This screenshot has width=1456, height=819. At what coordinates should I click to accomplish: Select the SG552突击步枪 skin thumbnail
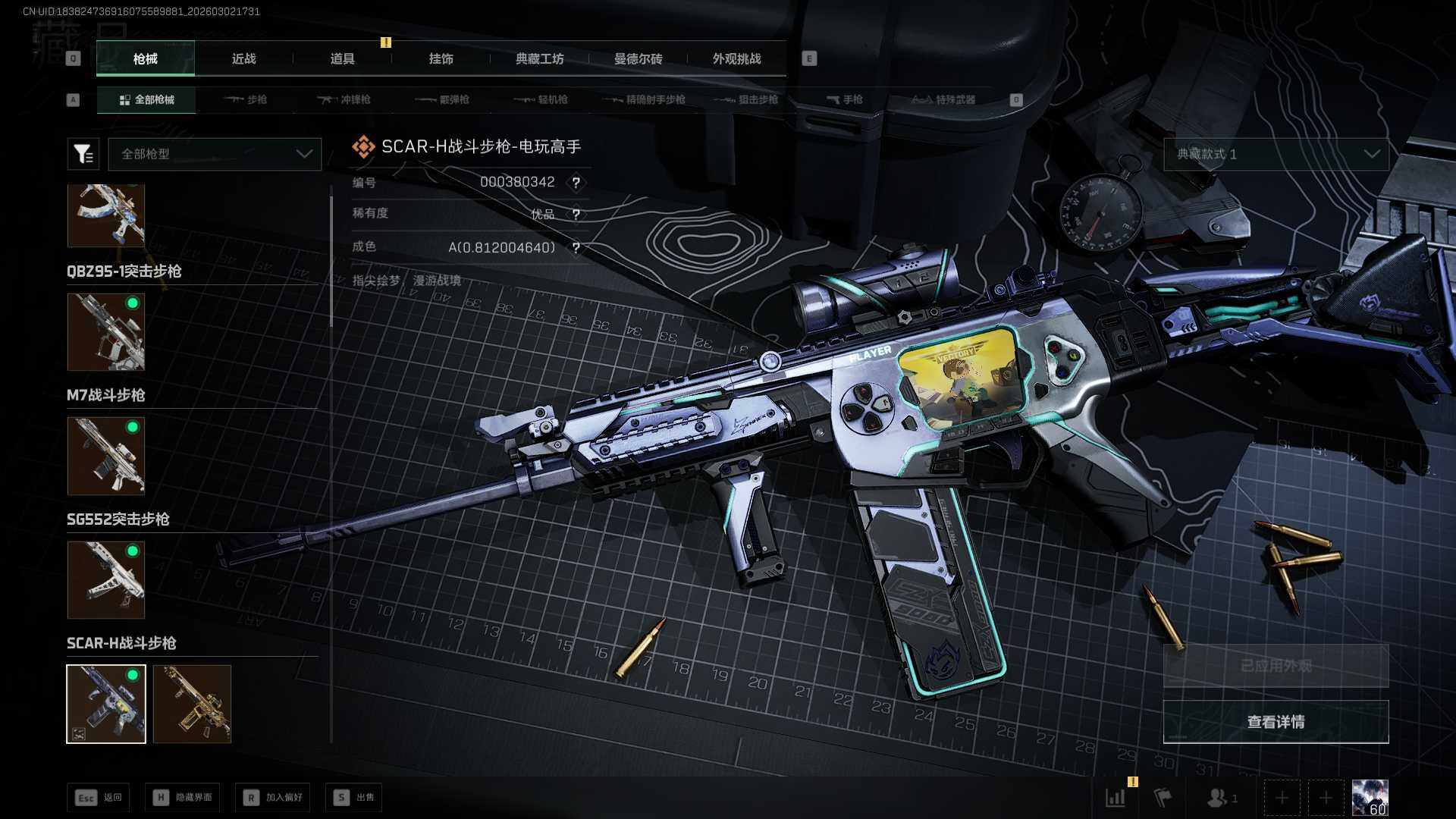click(x=106, y=579)
